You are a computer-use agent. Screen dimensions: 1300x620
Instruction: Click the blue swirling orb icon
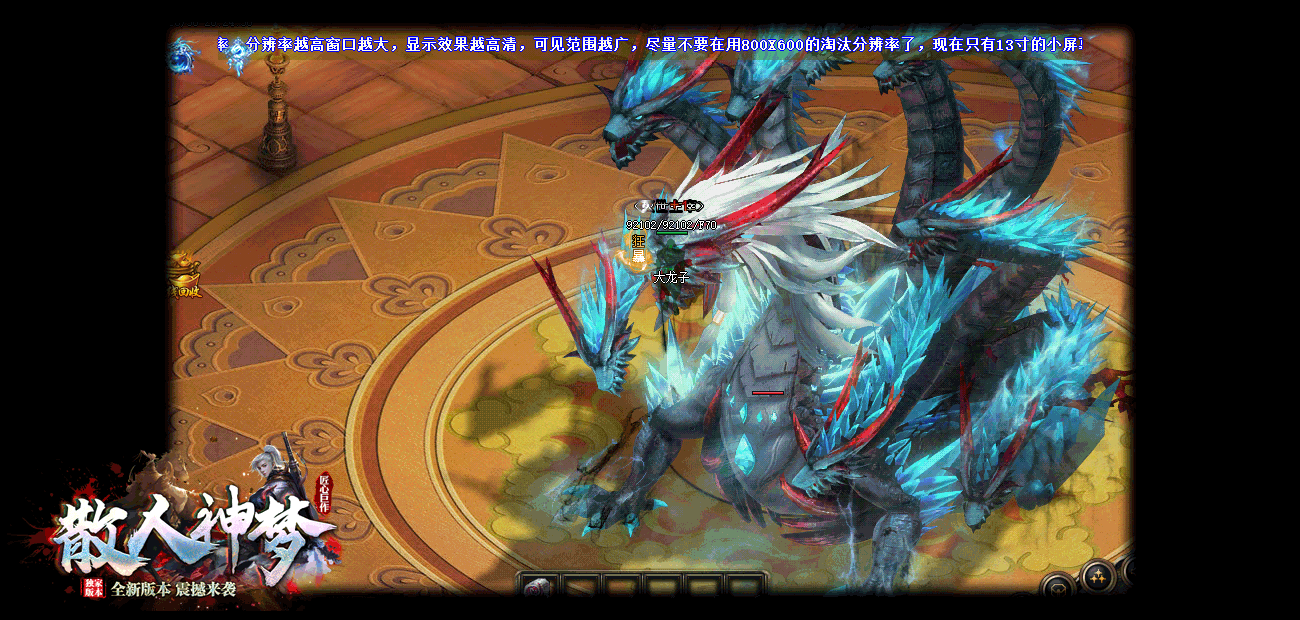pyautogui.click(x=183, y=57)
